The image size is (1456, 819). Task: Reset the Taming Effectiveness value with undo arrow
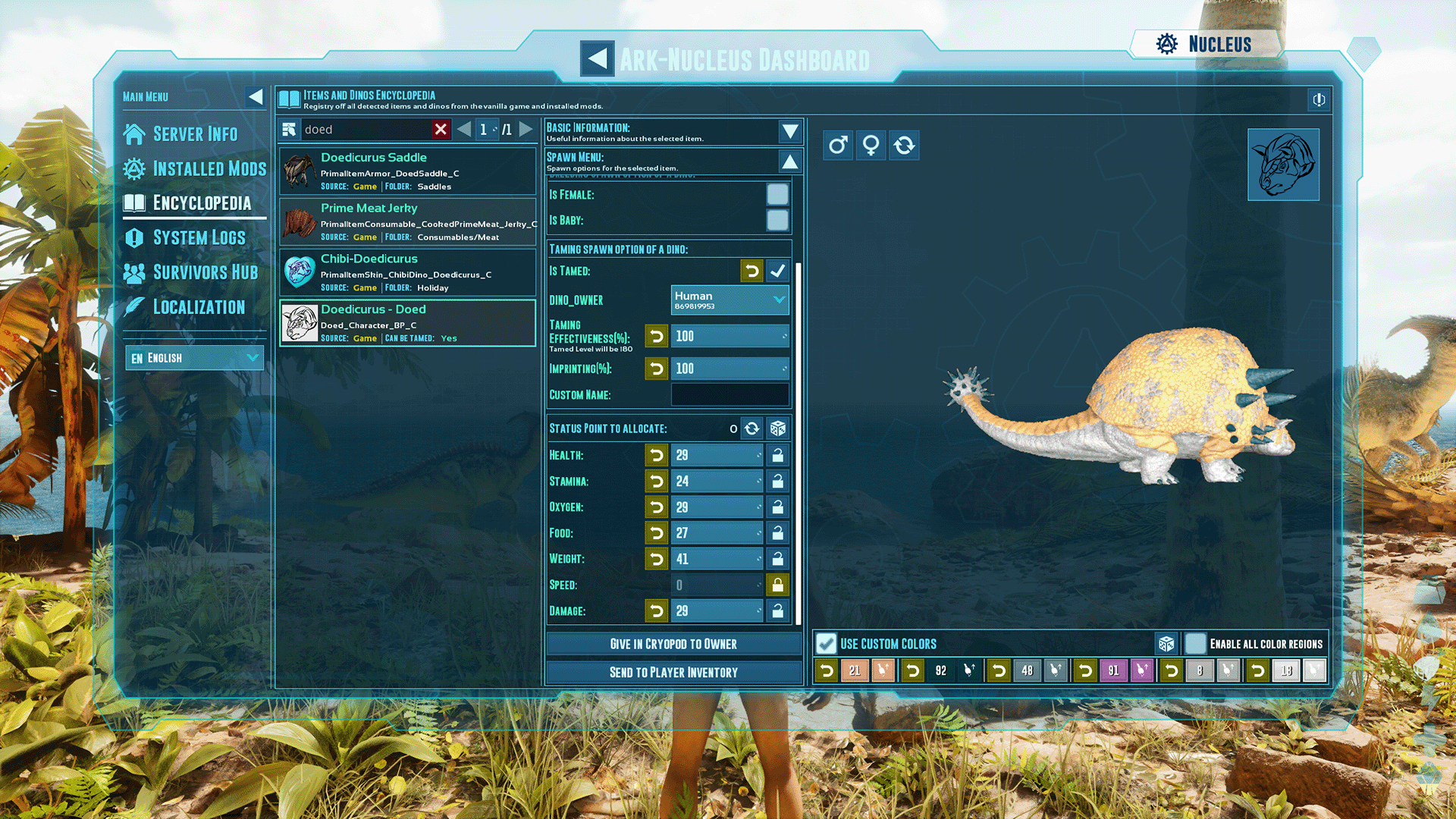tap(657, 336)
